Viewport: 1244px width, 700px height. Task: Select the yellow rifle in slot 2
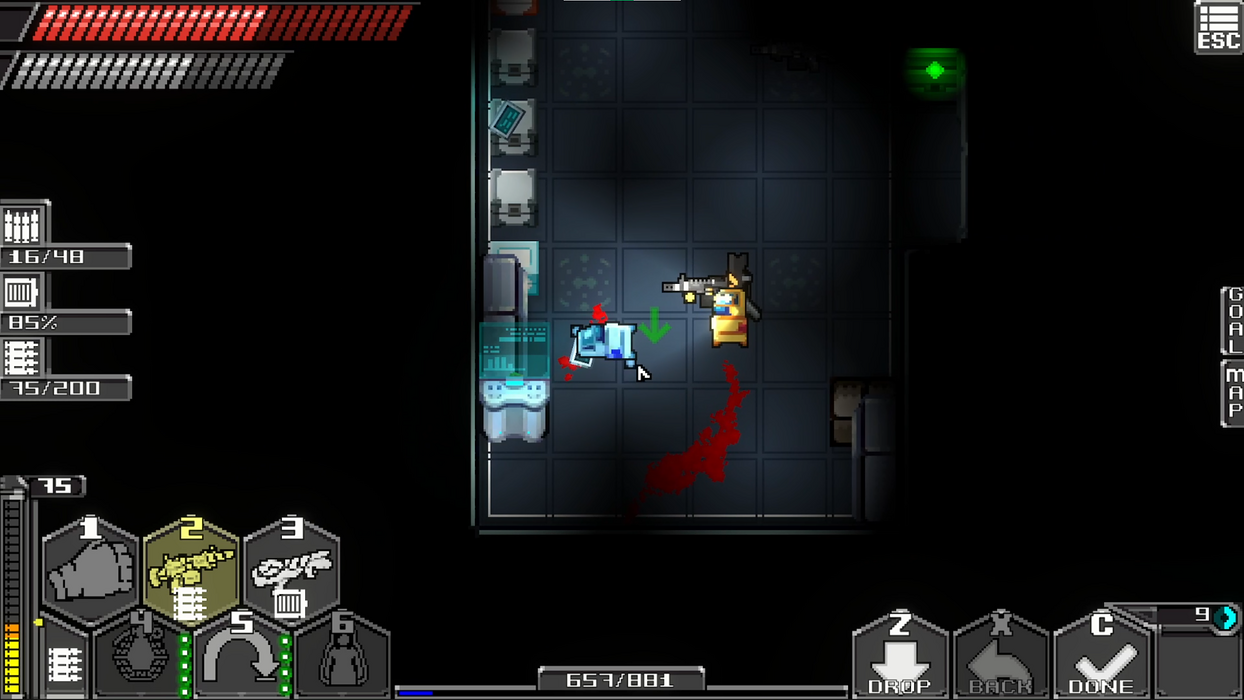click(191, 570)
